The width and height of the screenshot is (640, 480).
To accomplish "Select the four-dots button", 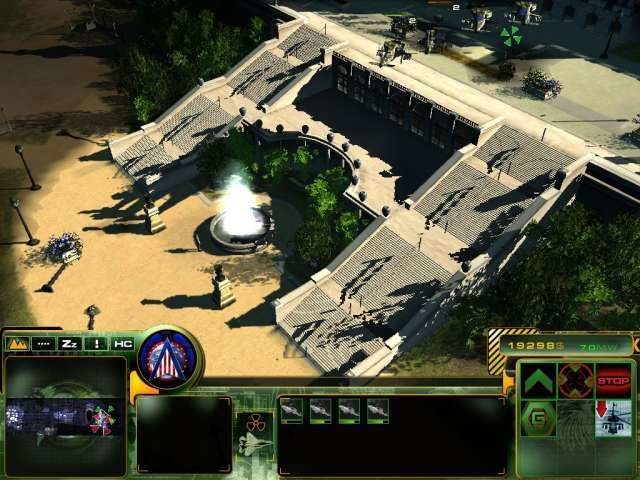I will click(x=43, y=343).
